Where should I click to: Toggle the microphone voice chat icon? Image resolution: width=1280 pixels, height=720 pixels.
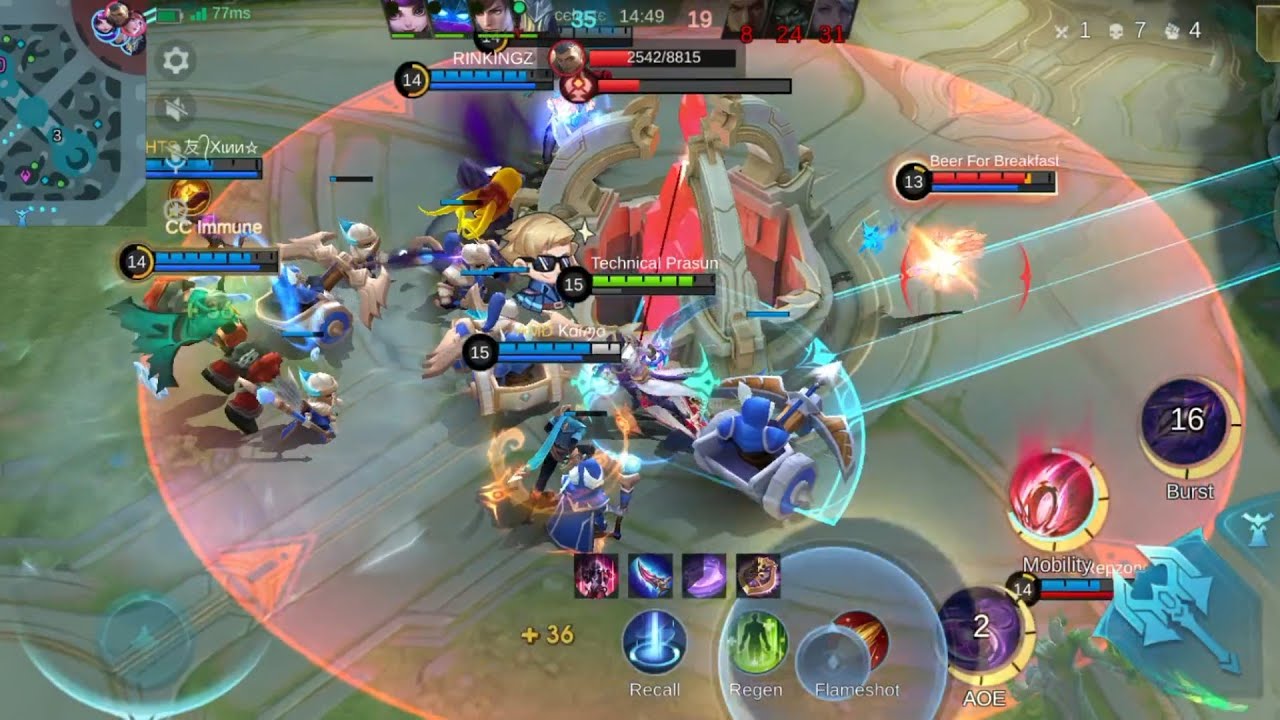coord(176,160)
